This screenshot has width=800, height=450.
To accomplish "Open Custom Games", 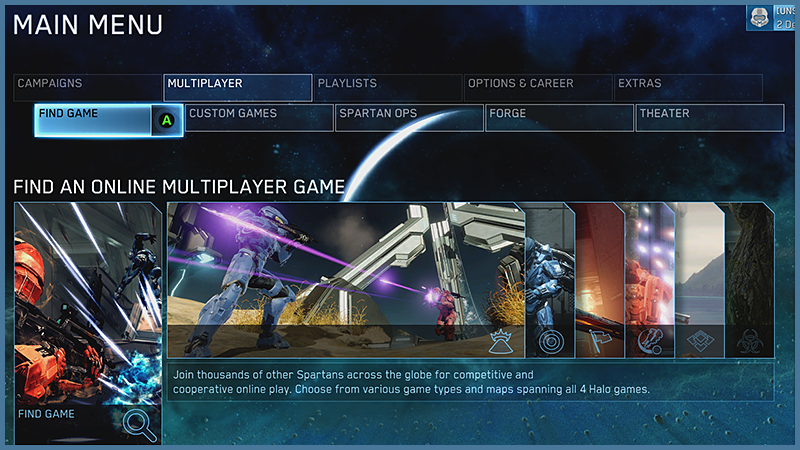I will tap(259, 118).
